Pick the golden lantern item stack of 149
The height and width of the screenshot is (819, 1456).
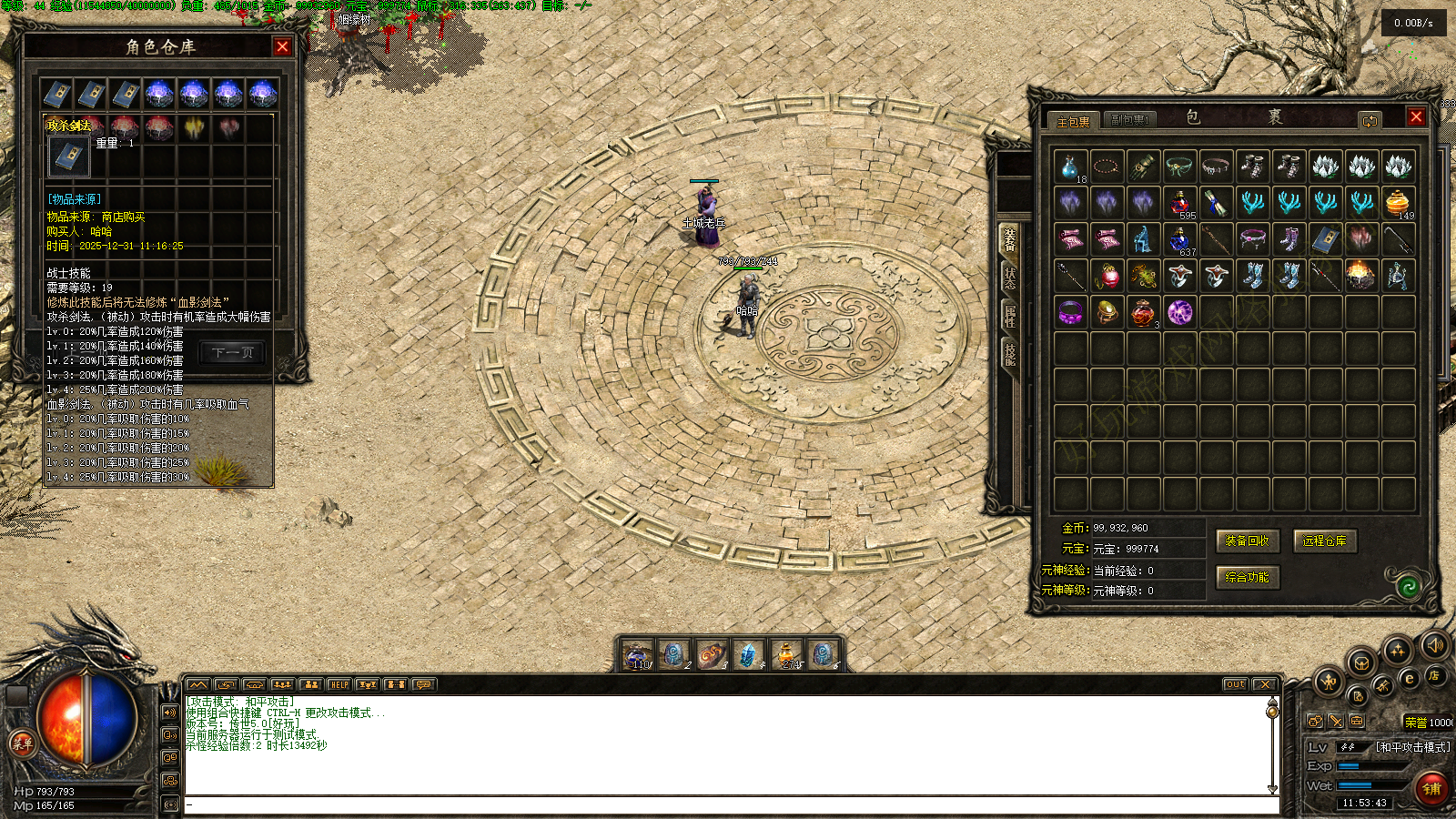tap(1398, 203)
